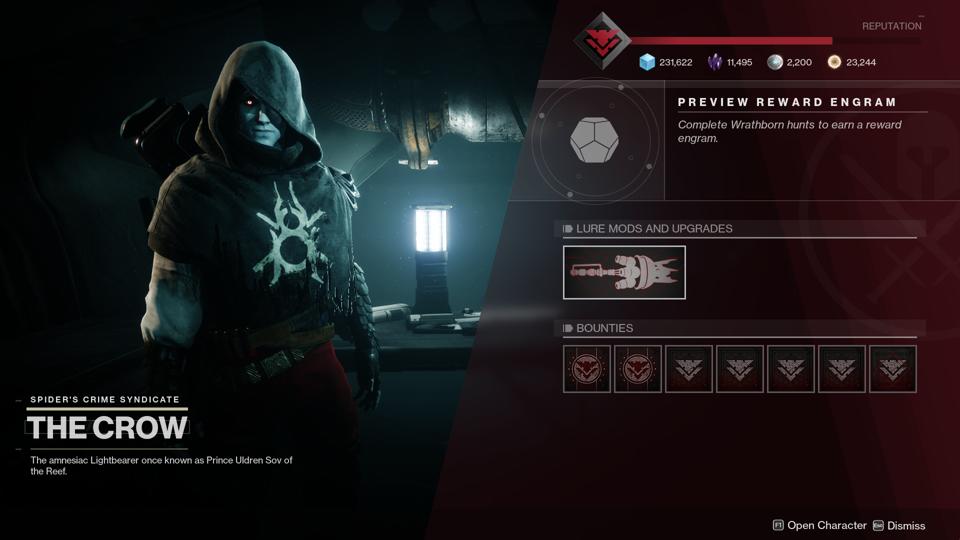Click the Crow reputation rank emblem

pyautogui.click(x=602, y=41)
